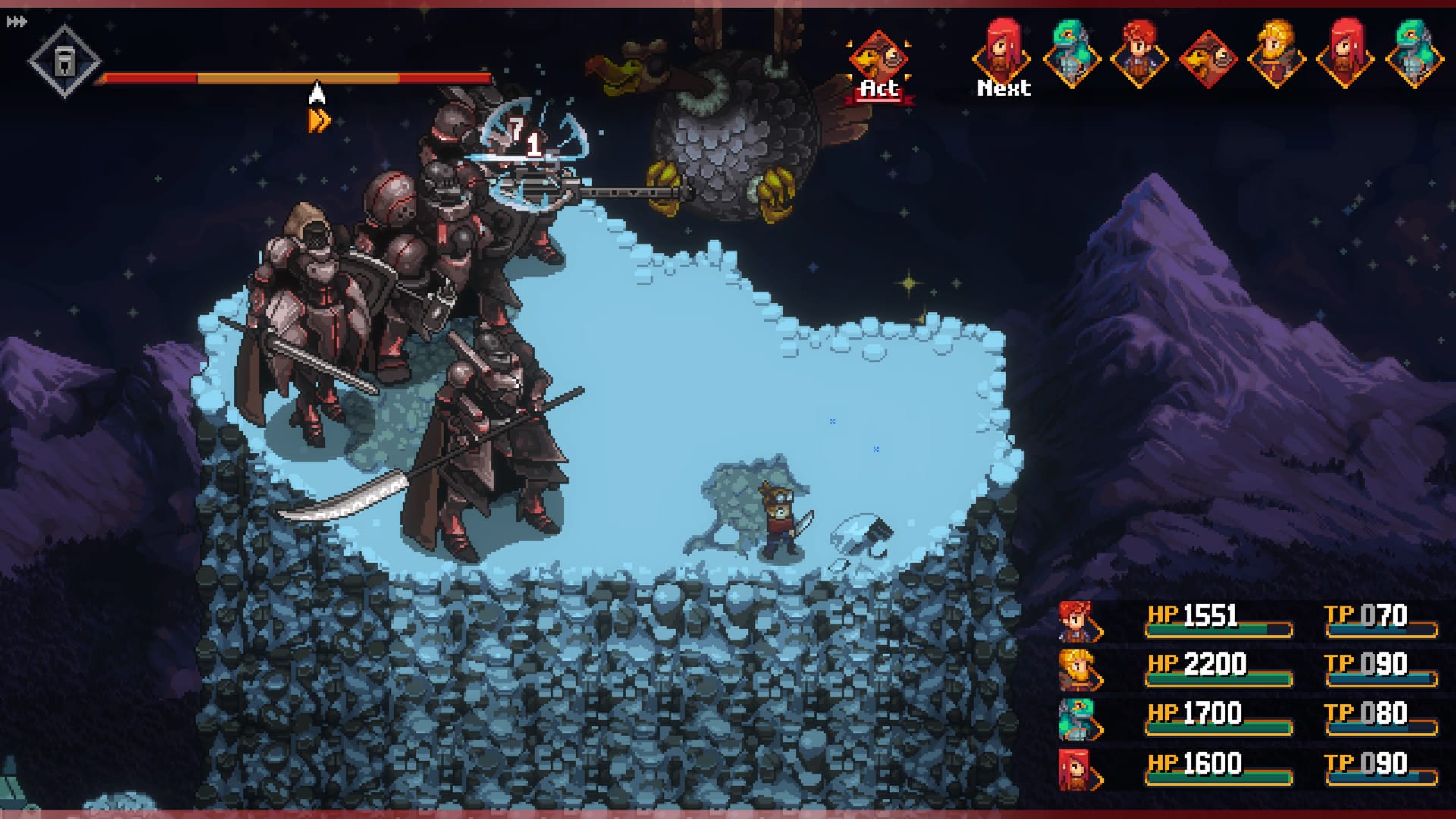Select the diamond overdrive gauge icon

pos(64,61)
